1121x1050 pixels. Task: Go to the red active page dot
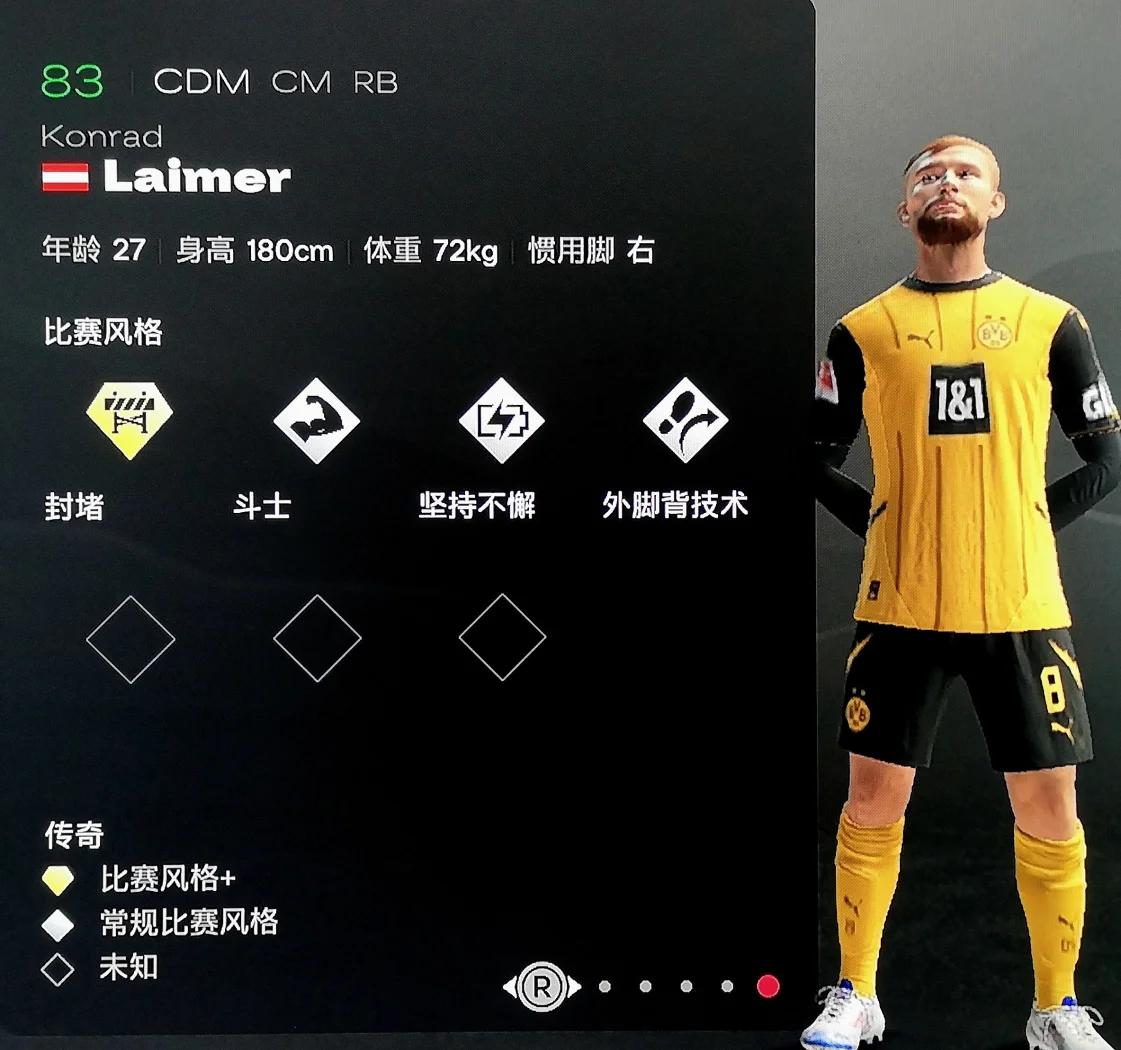(x=768, y=987)
